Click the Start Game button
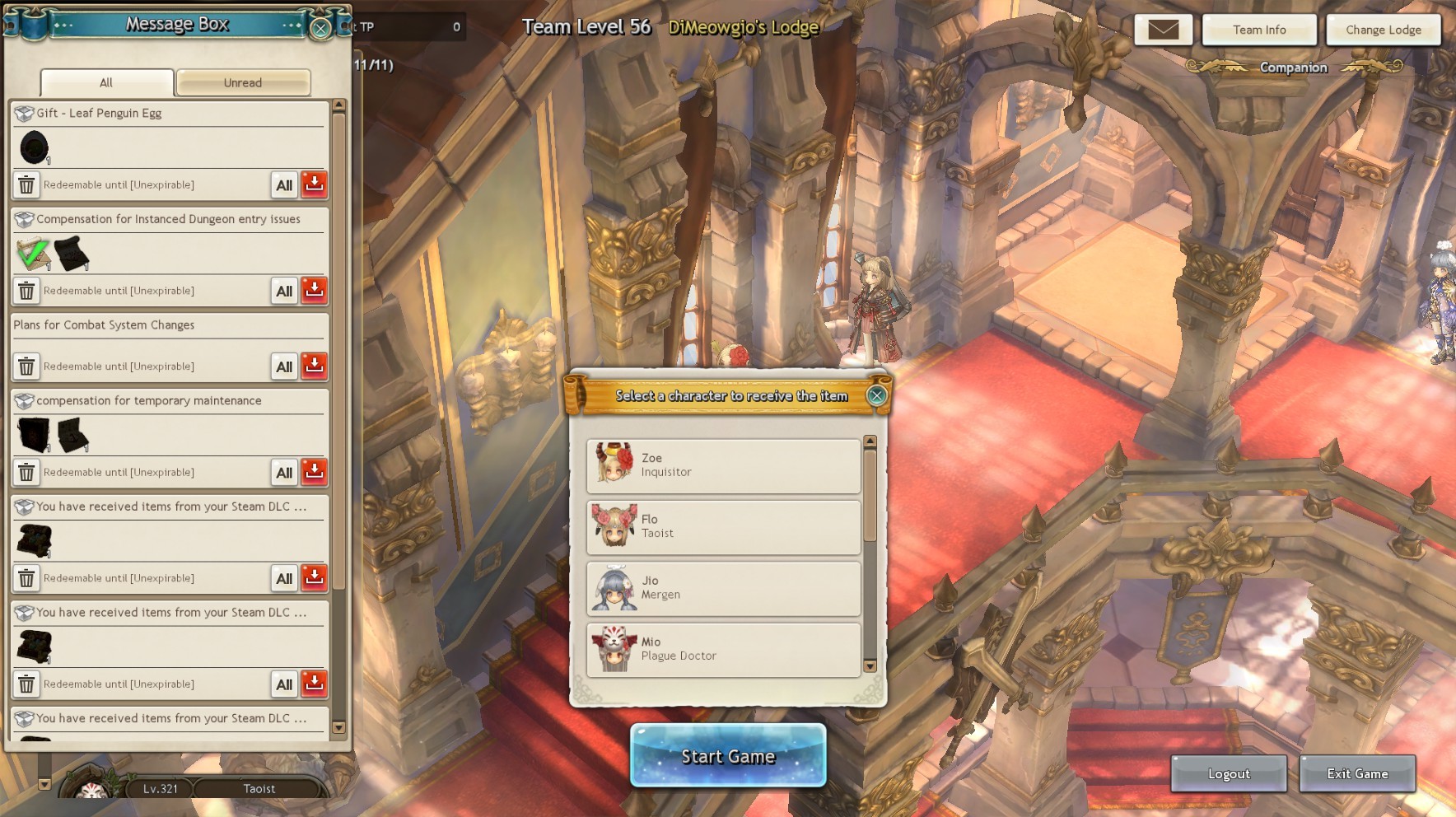This screenshot has width=1456, height=817. (x=728, y=756)
